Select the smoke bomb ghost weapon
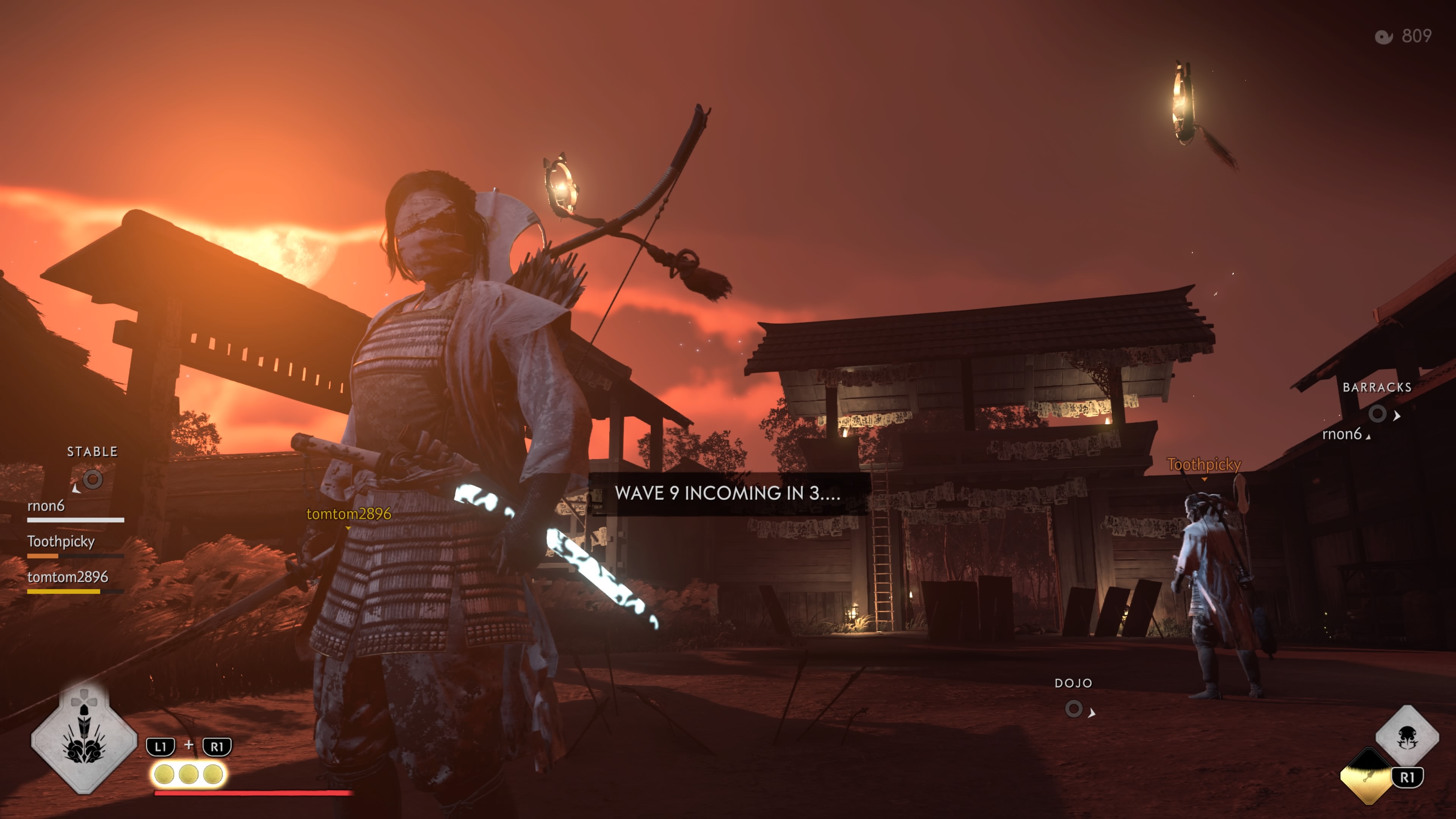This screenshot has height=819, width=1456. [1407, 736]
